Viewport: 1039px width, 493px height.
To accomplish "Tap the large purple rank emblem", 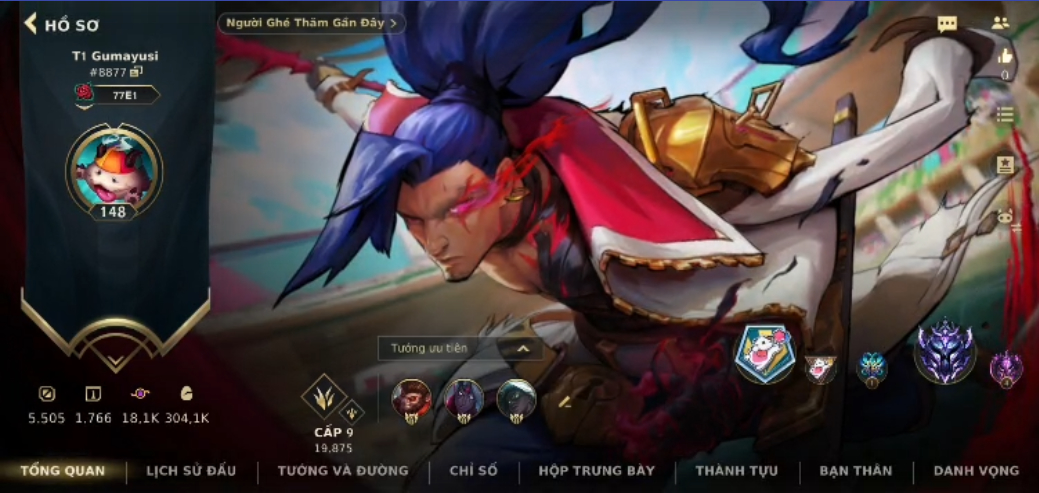I will [945, 352].
